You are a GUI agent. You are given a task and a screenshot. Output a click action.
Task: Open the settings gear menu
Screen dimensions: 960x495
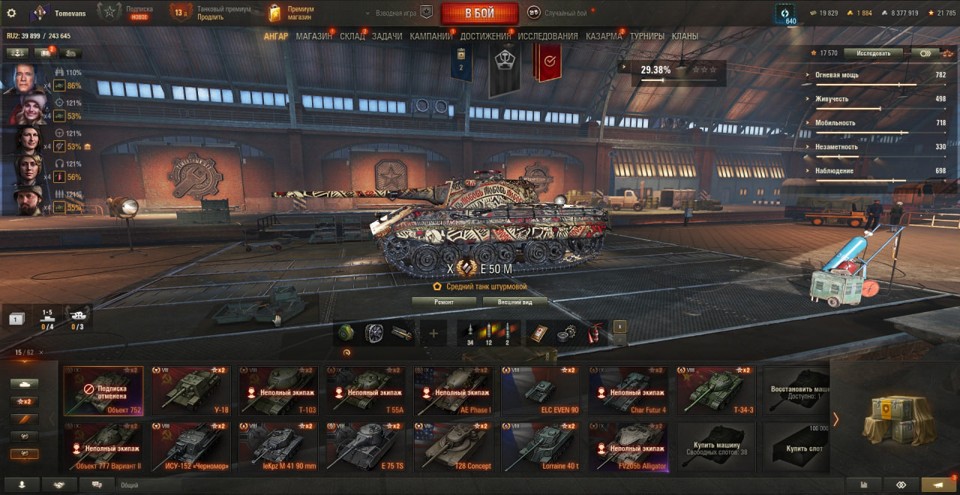click(12, 13)
